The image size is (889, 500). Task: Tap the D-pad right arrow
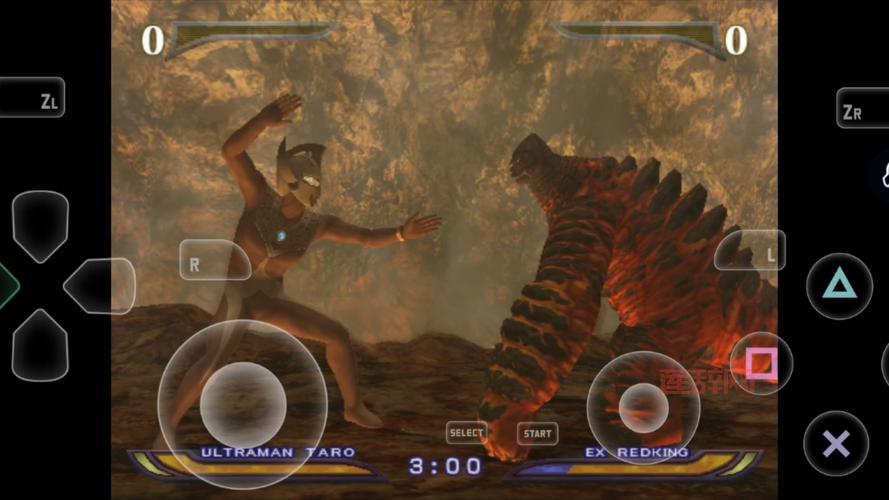pyautogui.click(x=100, y=286)
